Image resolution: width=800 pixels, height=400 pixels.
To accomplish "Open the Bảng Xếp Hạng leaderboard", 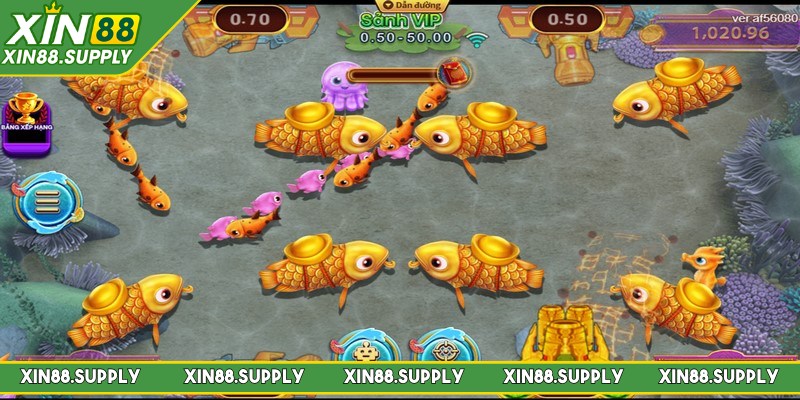I will point(27,126).
